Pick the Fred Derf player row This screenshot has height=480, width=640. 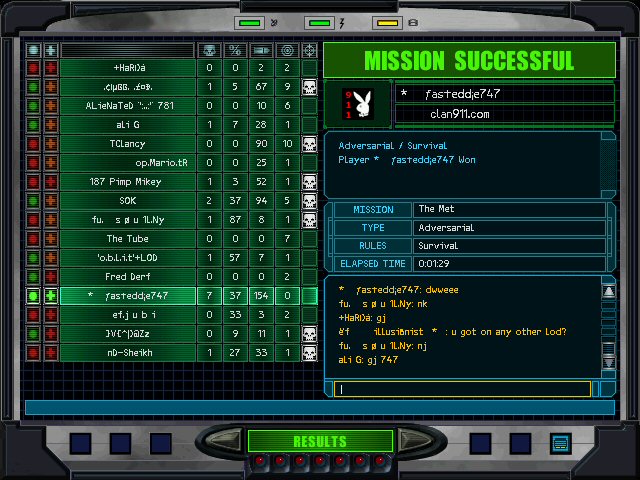128,277
